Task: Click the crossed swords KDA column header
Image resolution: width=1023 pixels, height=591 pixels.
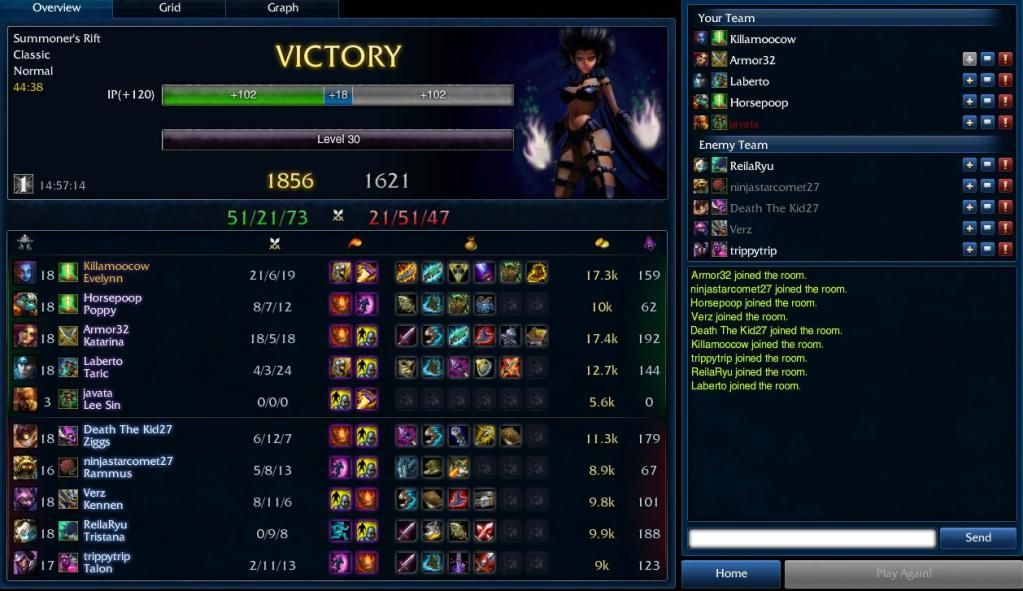Action: click(x=274, y=243)
